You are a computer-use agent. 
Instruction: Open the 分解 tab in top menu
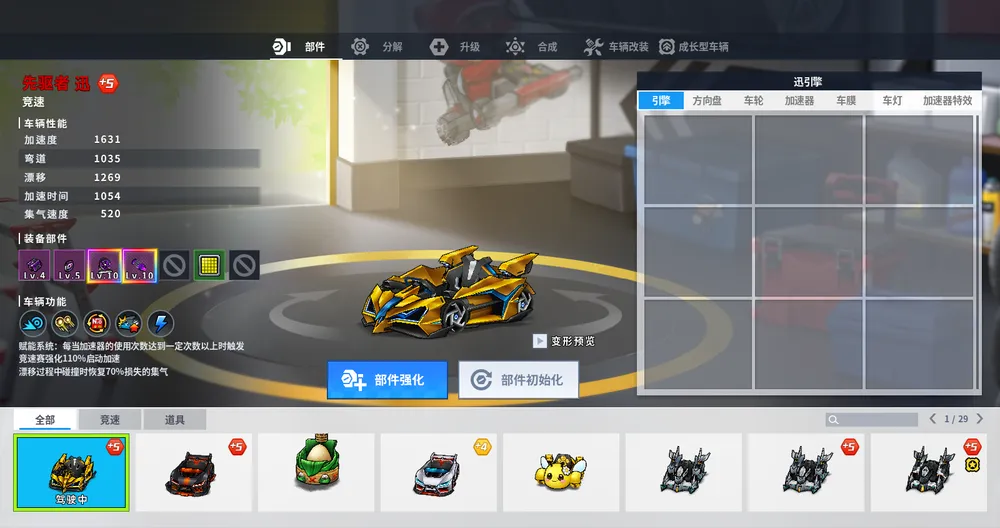[378, 47]
